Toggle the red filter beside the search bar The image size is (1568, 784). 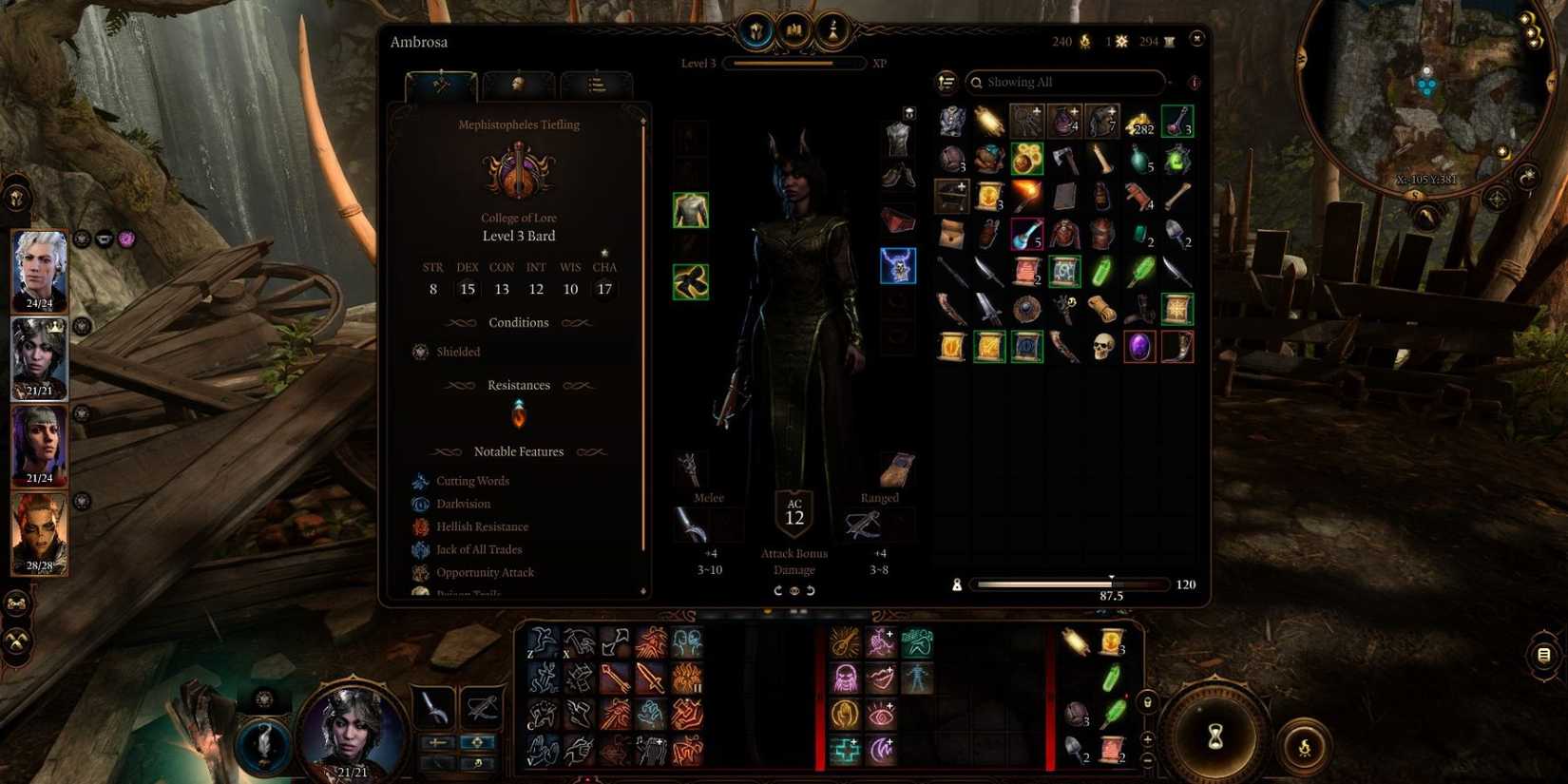pos(1192,84)
